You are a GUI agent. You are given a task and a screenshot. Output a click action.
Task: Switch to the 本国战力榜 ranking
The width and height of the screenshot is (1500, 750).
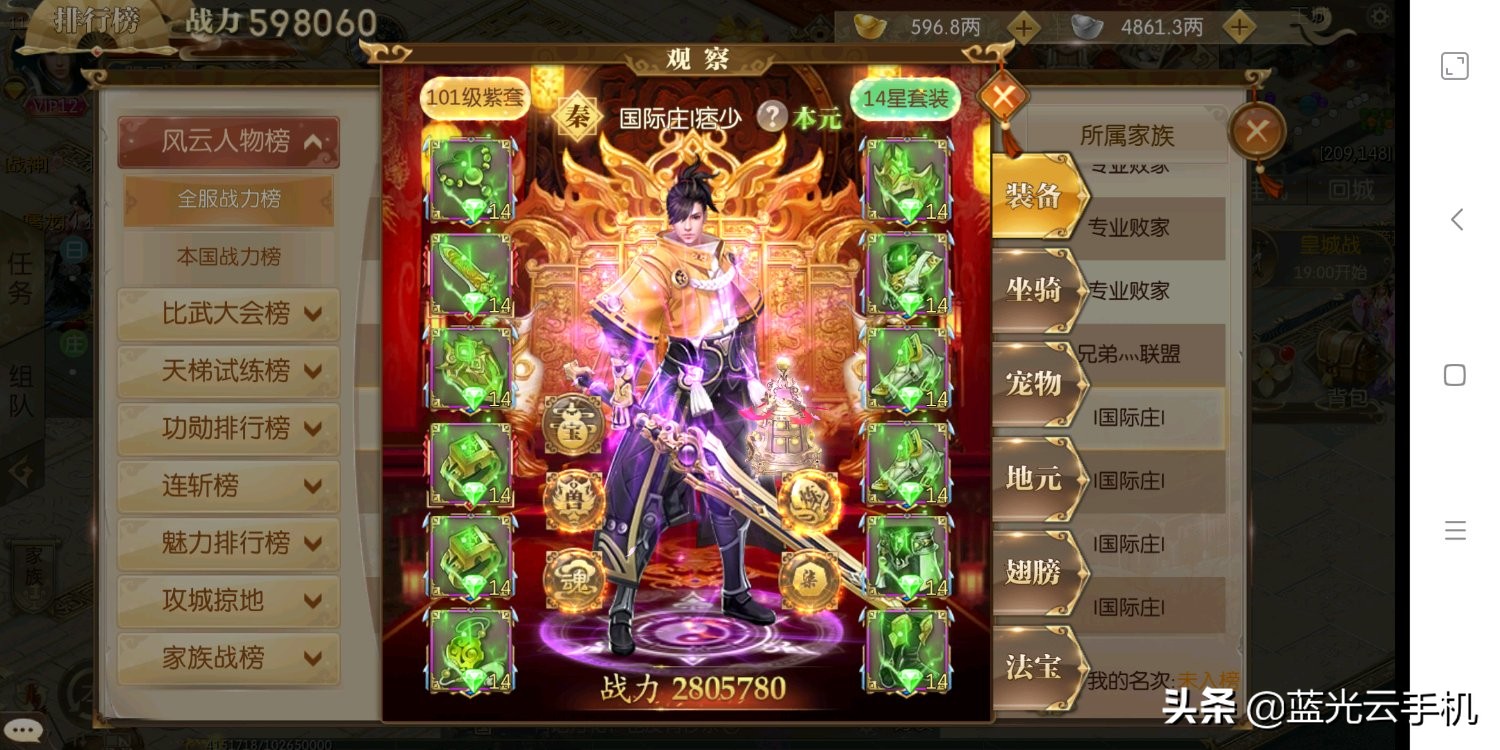(x=228, y=257)
